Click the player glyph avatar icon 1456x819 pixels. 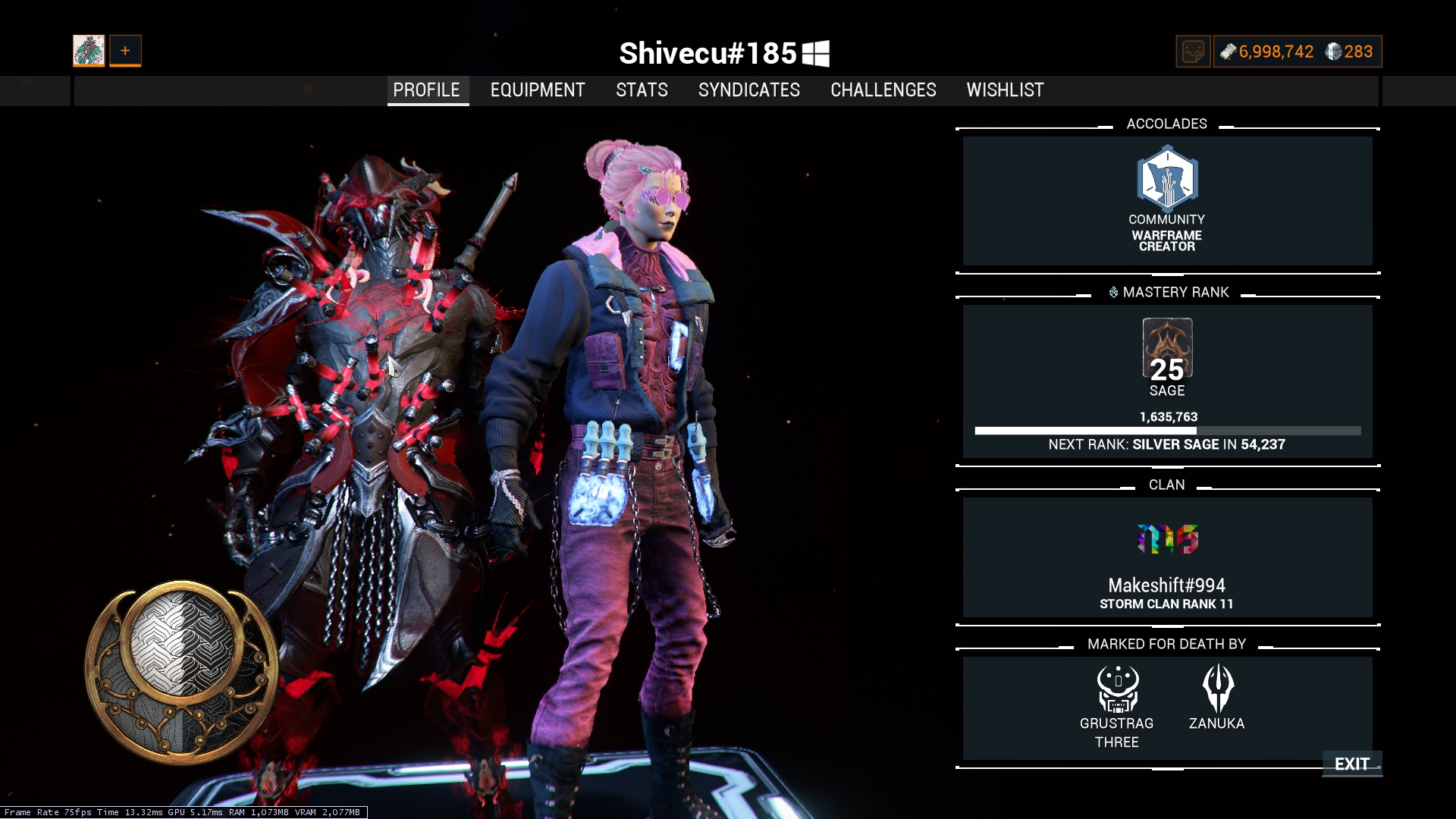coord(89,51)
